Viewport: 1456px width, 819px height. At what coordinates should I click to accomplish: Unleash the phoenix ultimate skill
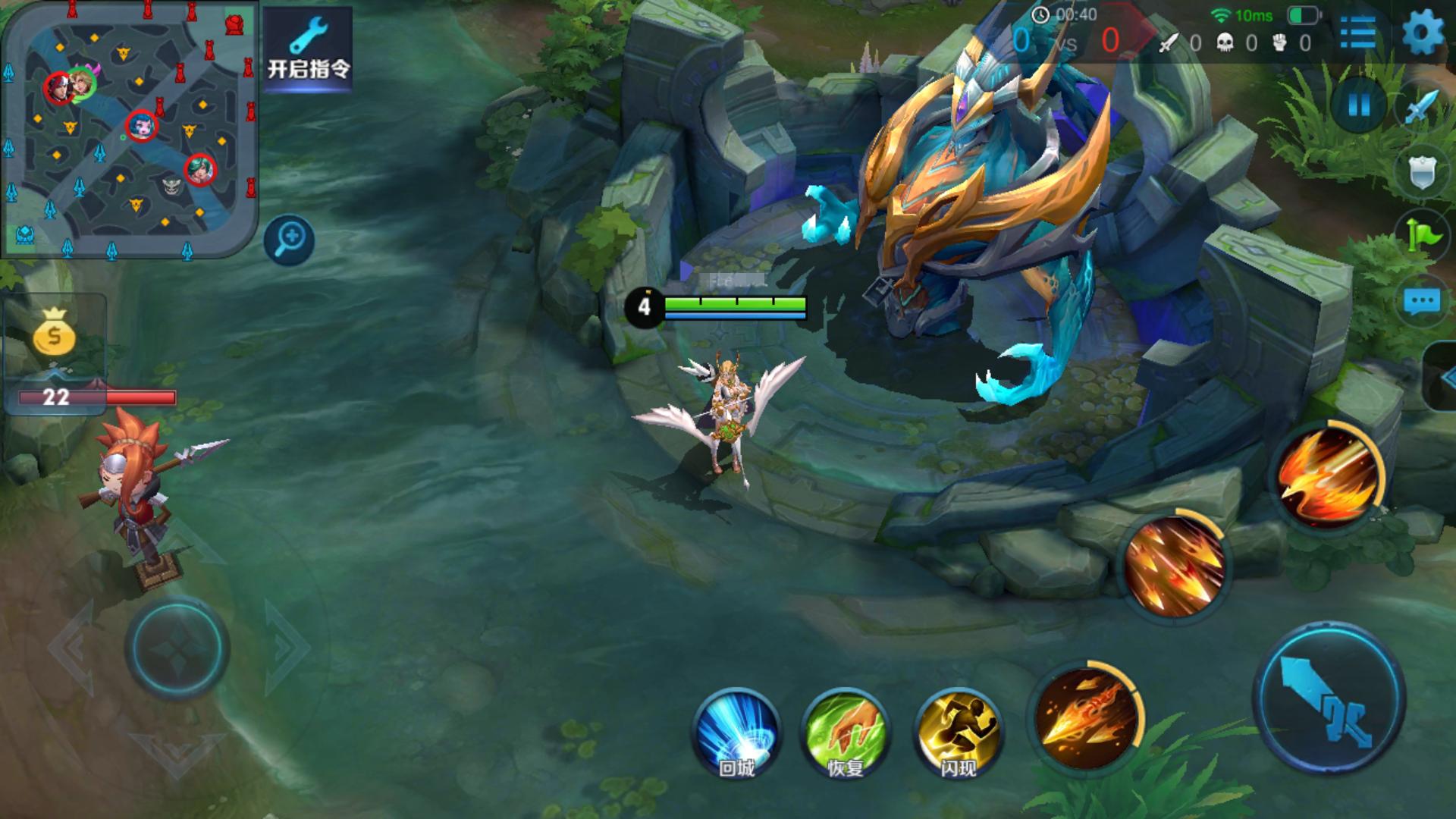coord(1327,475)
